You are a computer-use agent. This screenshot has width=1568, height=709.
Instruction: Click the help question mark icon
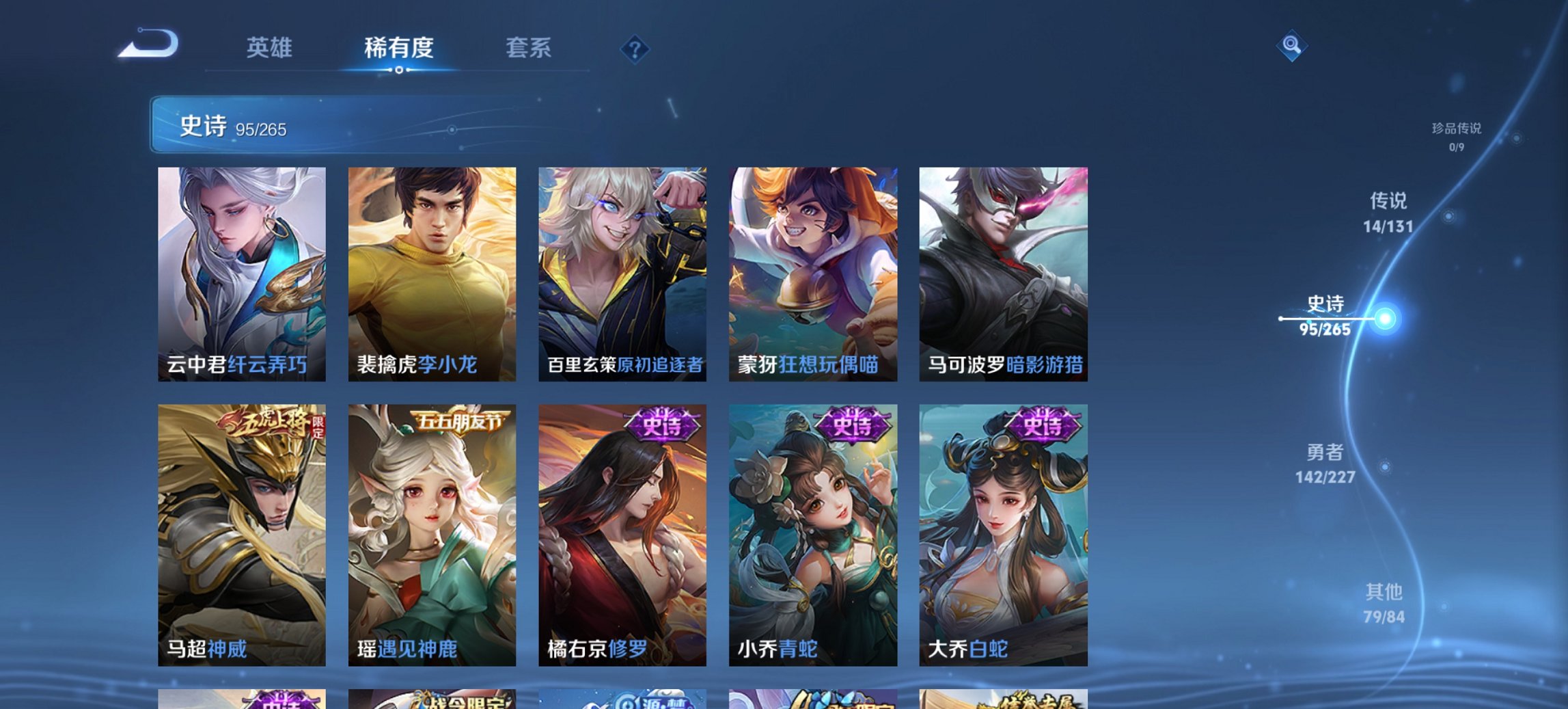[634, 48]
